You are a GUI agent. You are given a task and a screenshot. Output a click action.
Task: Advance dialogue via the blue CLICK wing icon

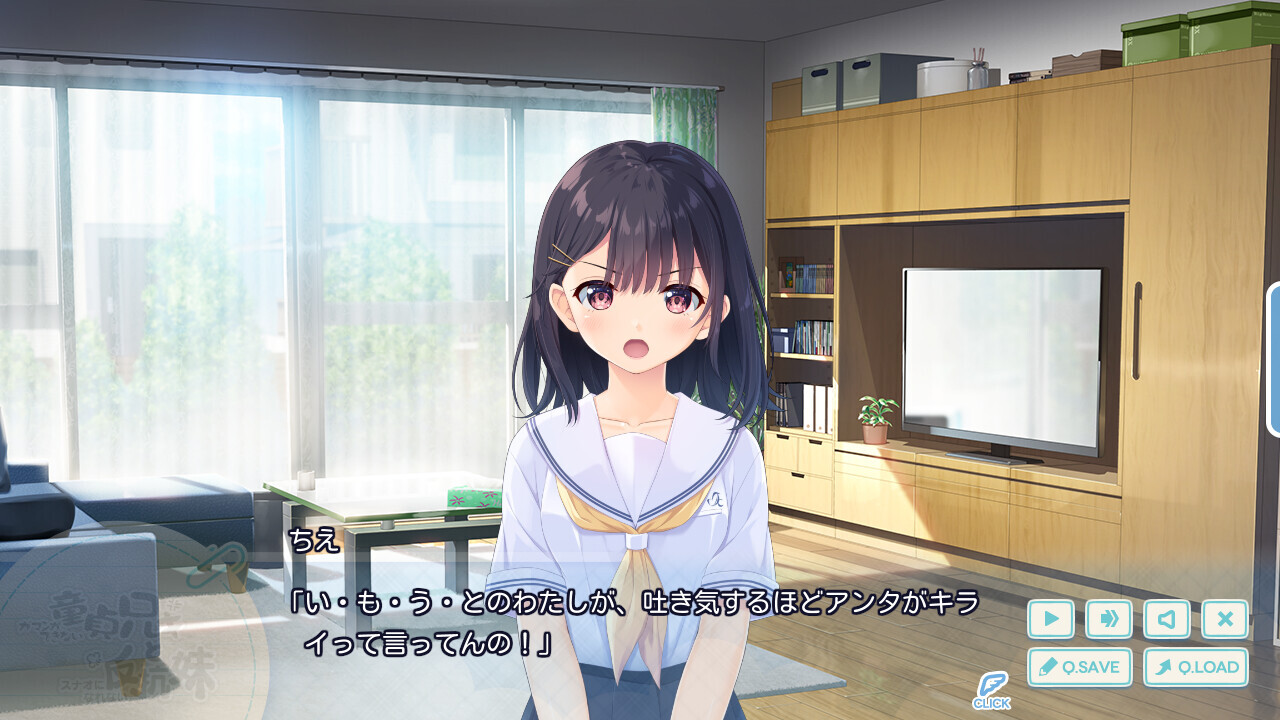pos(991,689)
